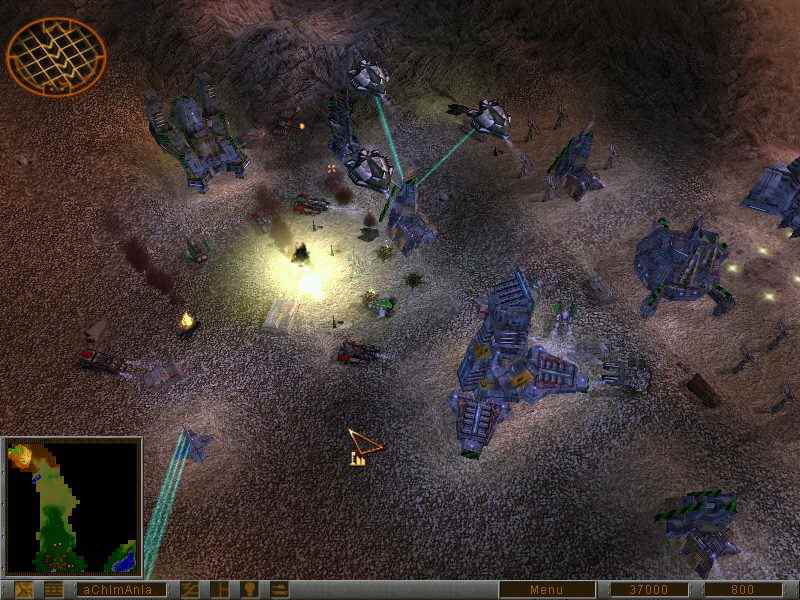The image size is (800, 600).
Task: Click the vertical-bar icon left of the lightbulb
Action: pos(219,590)
